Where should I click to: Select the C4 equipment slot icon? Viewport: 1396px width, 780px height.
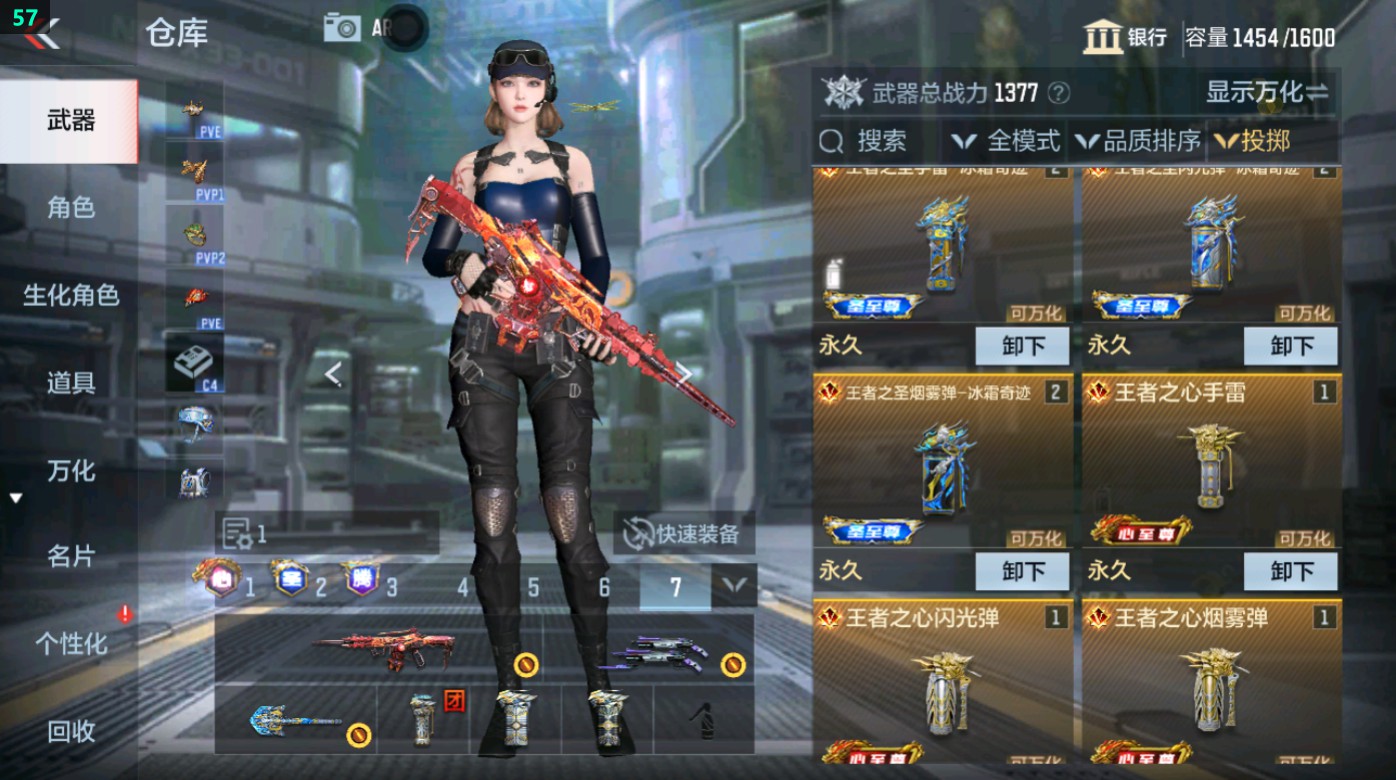pyautogui.click(x=196, y=363)
